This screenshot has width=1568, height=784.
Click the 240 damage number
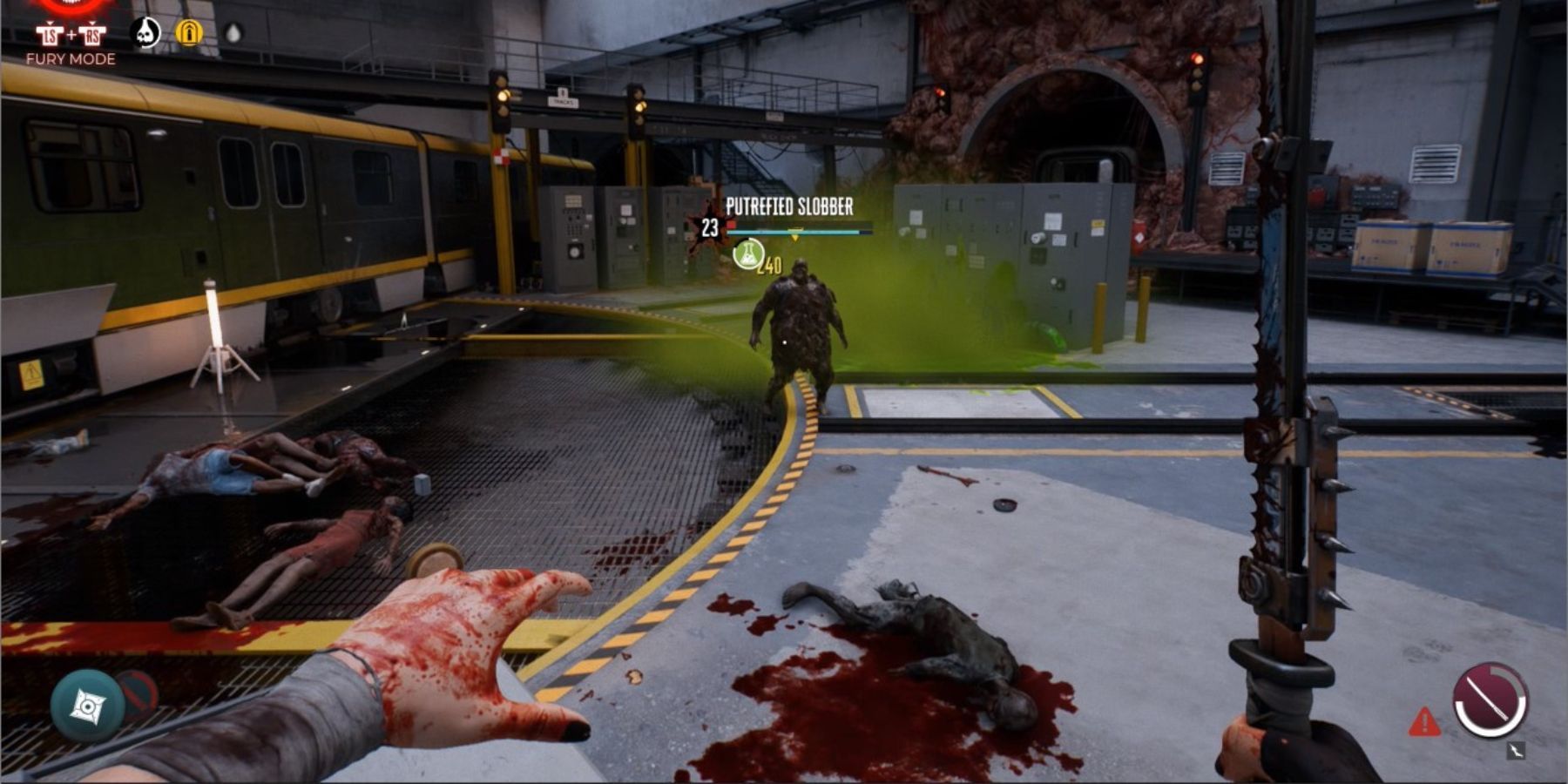770,266
